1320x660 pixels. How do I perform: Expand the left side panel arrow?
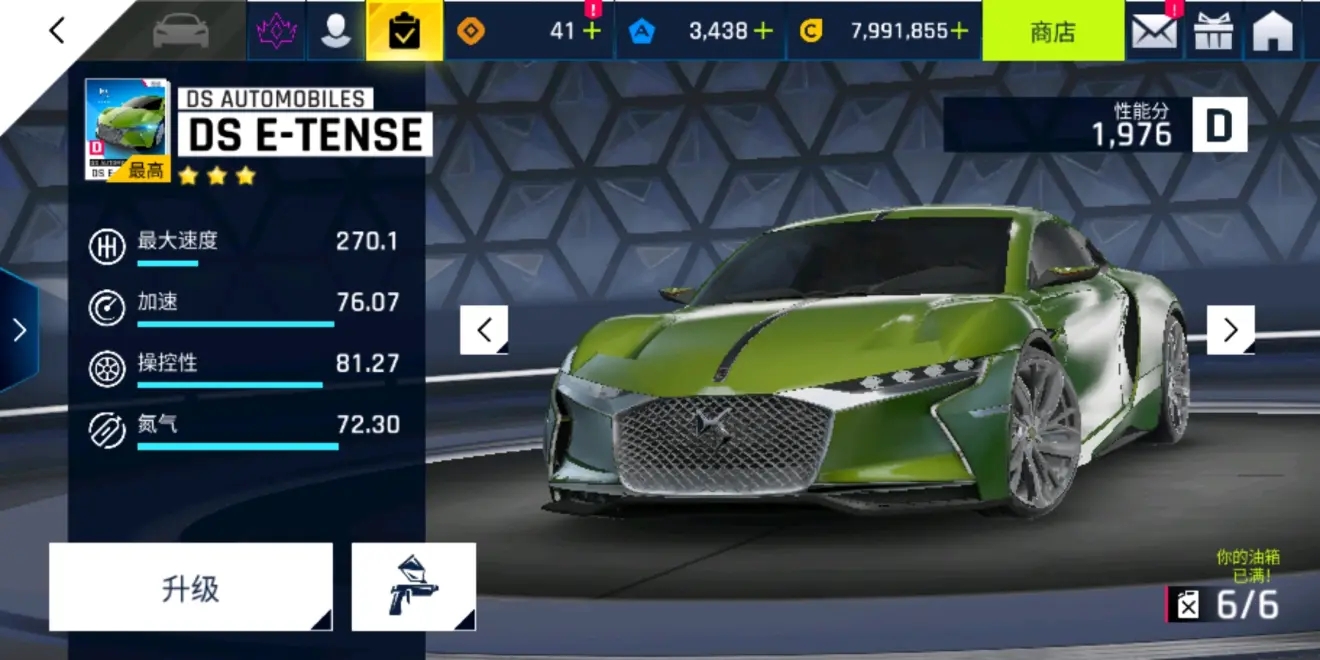tap(18, 330)
